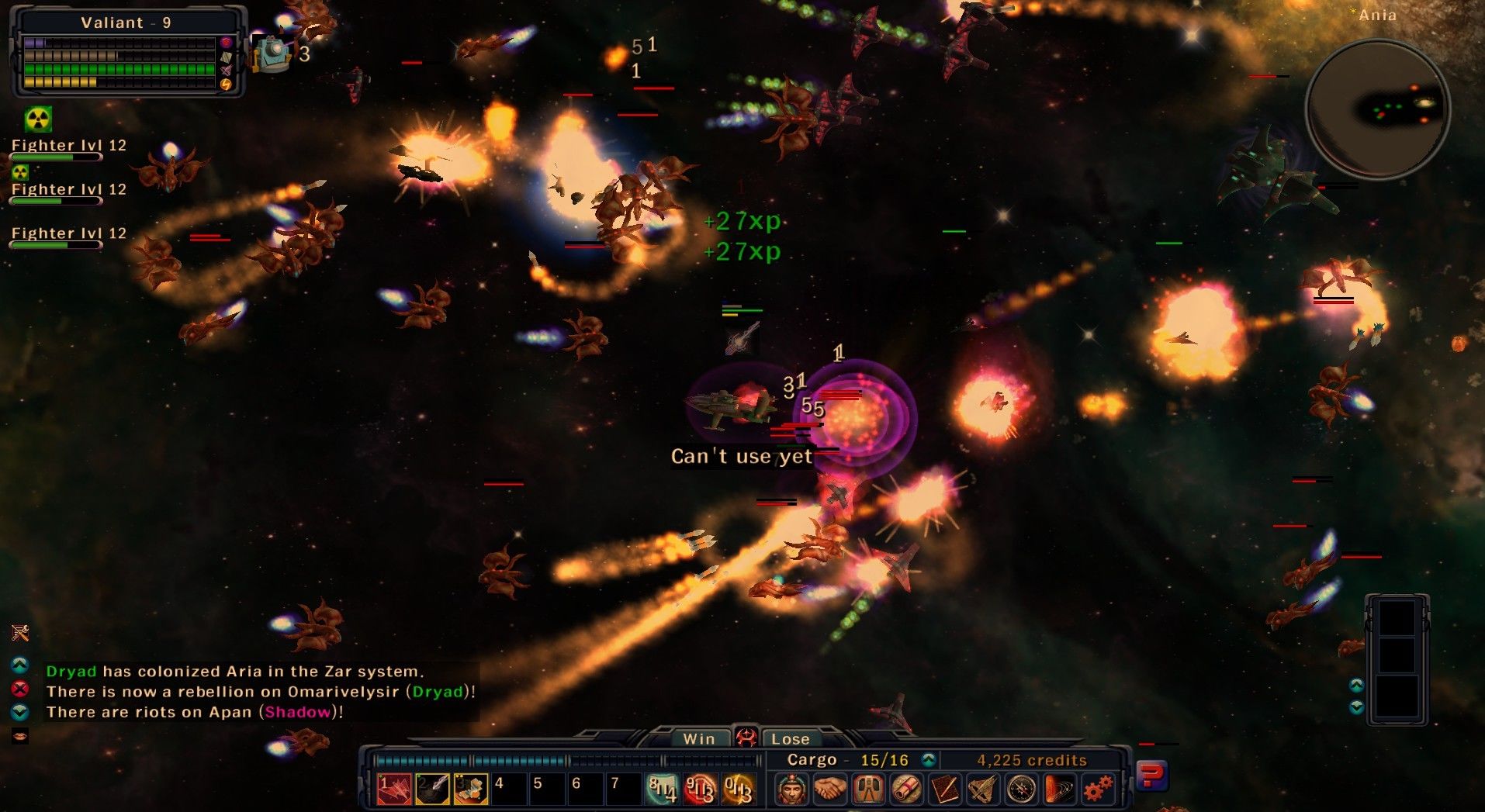The image size is (1485, 812).
Task: Open the gear settings menu
Action: [1097, 789]
